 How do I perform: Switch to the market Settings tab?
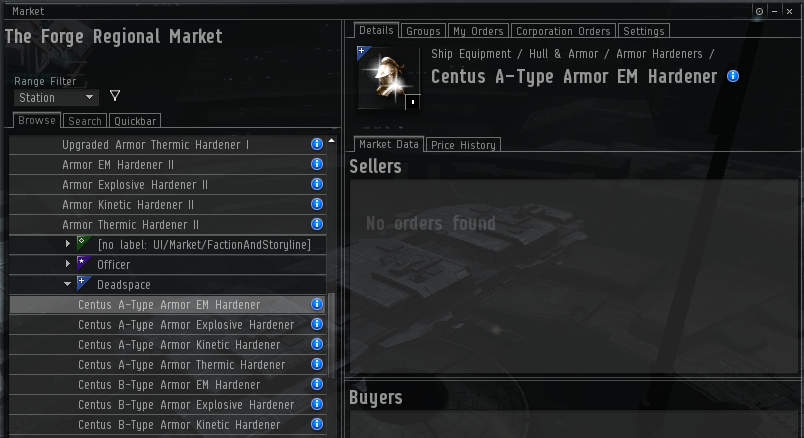pyautogui.click(x=643, y=32)
